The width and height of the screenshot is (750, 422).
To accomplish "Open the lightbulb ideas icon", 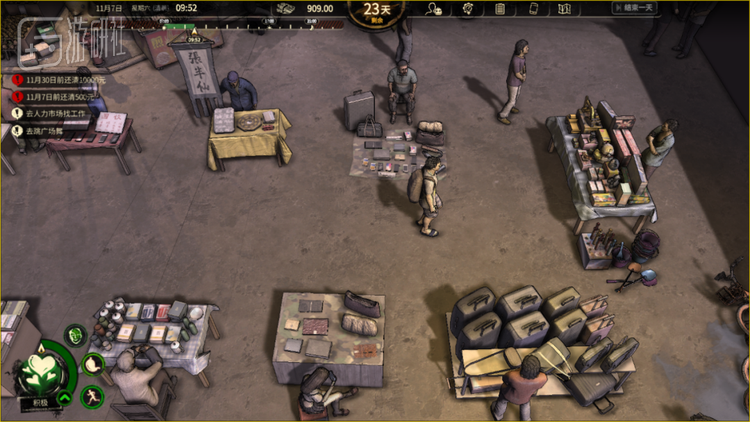I will 467,9.
